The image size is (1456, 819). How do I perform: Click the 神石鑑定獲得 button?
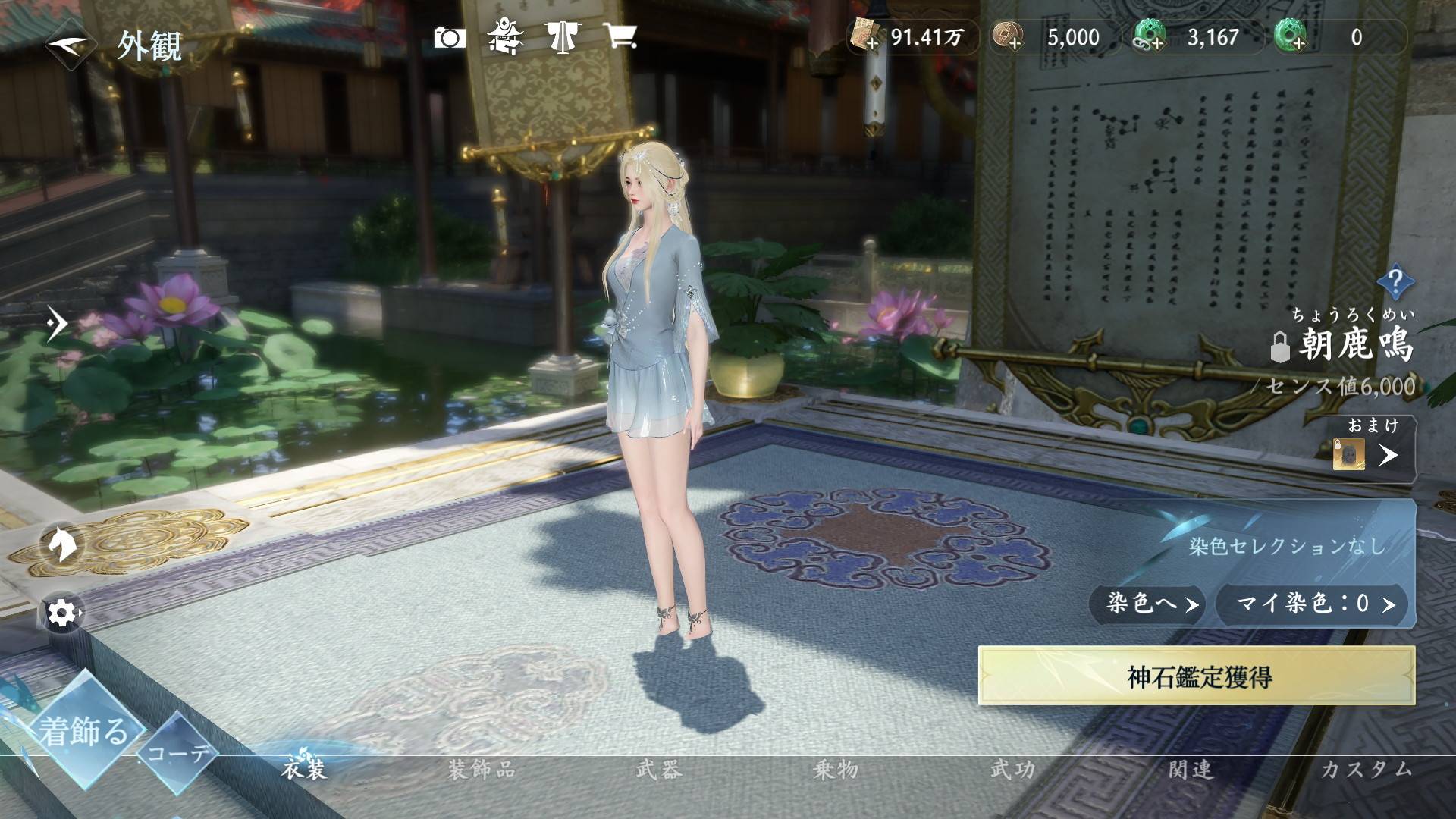[x=1197, y=676]
